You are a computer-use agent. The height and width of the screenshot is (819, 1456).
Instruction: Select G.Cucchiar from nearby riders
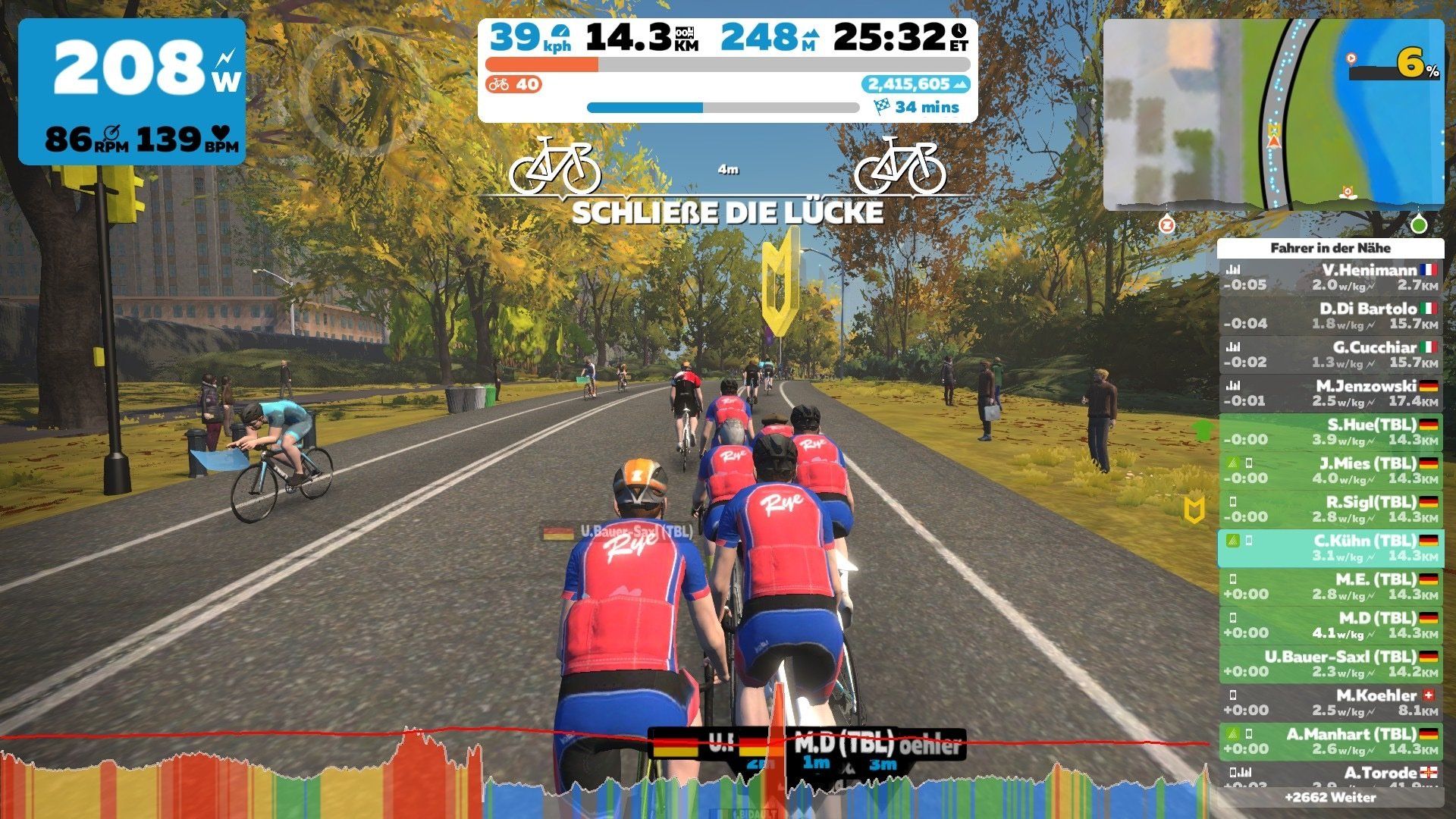pos(1331,355)
